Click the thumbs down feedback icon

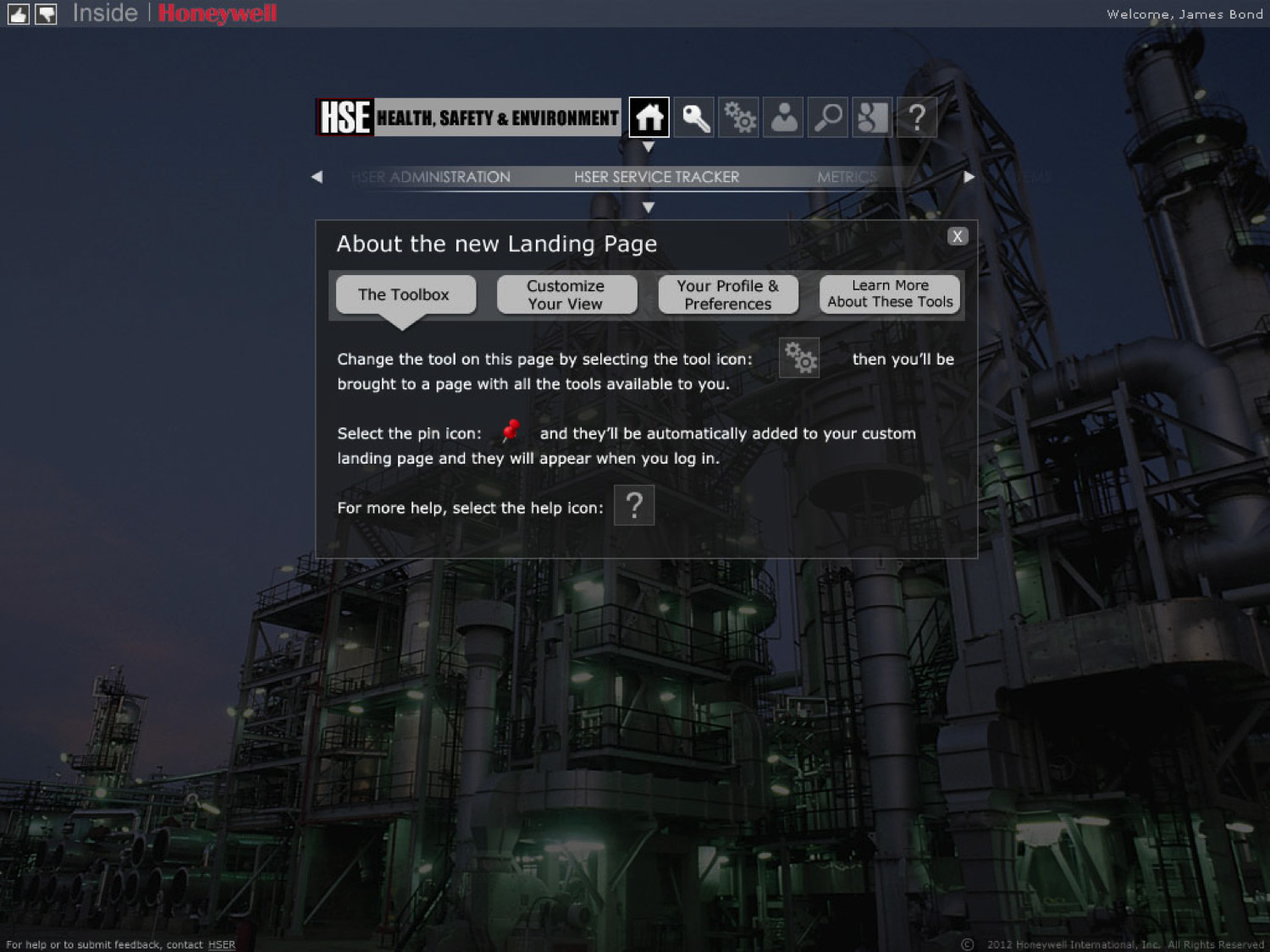click(x=46, y=14)
